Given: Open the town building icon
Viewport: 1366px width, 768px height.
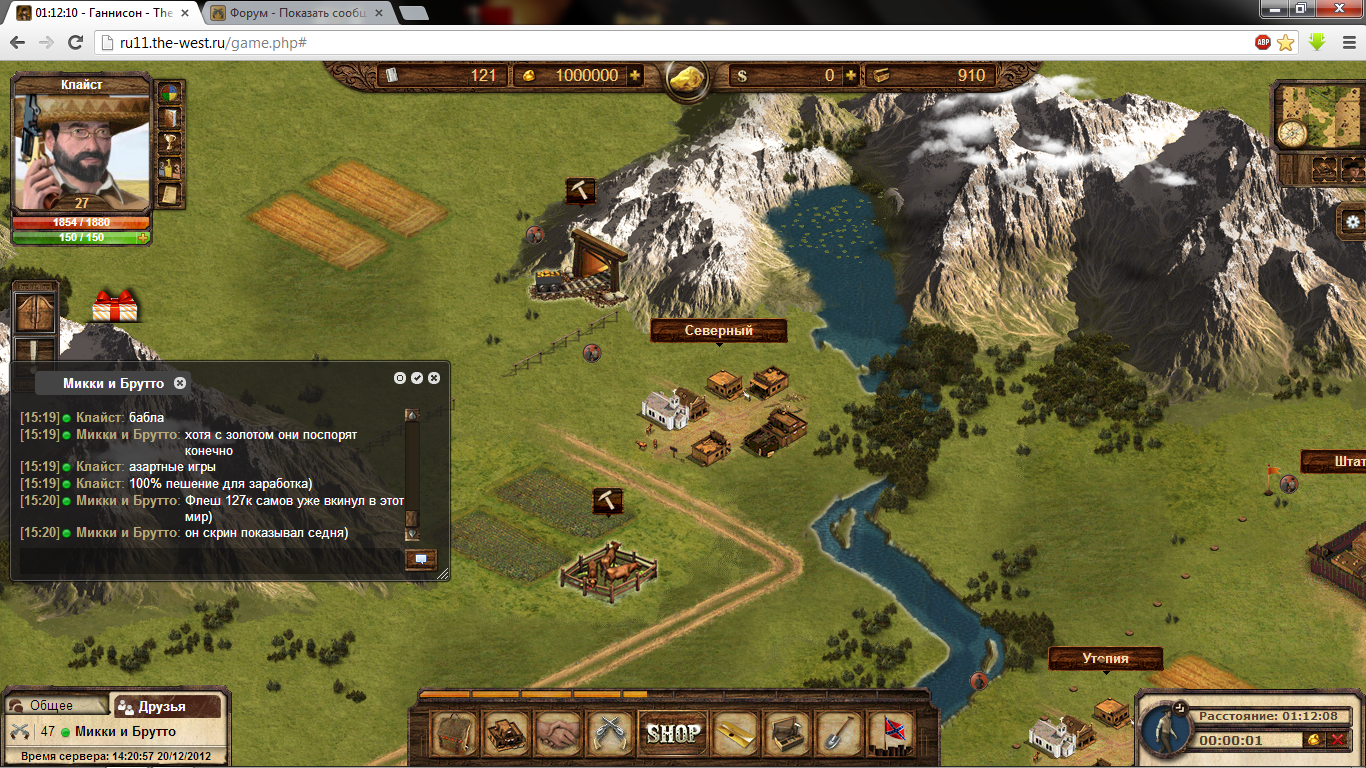Looking at the screenshot, I should tap(506, 734).
